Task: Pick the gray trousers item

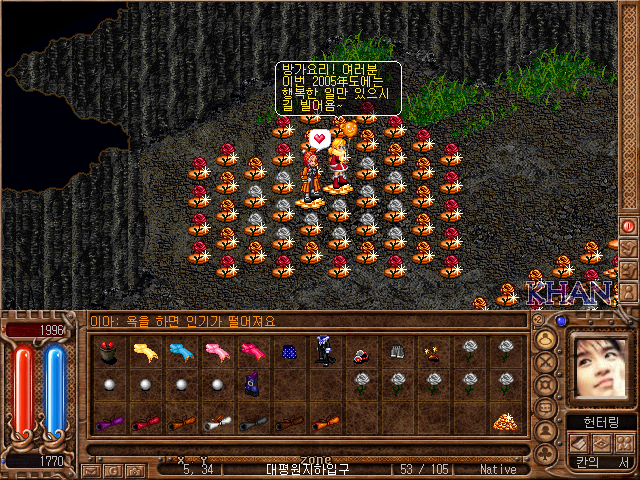Action: (397, 351)
